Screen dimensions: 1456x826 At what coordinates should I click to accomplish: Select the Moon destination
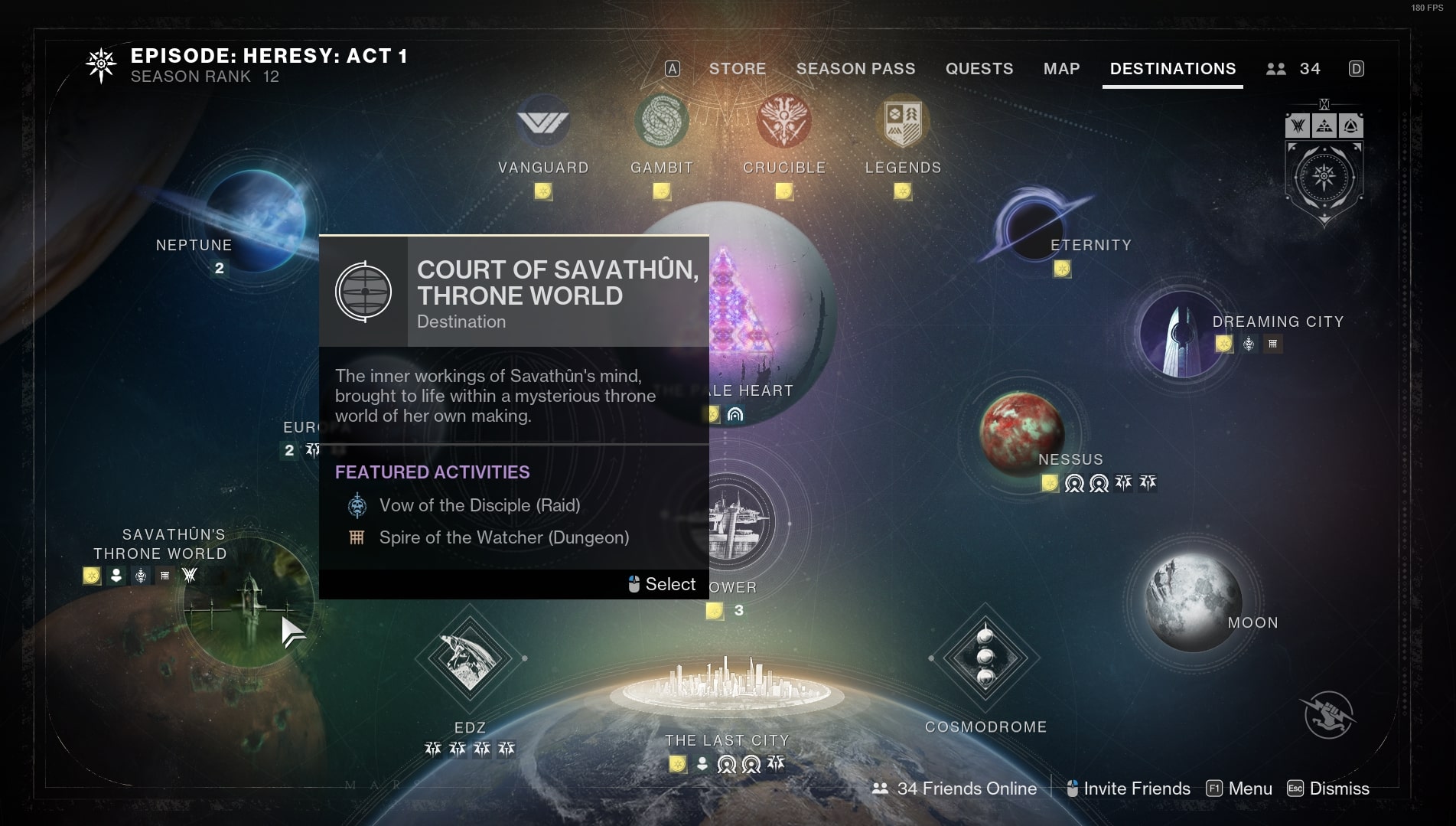1192,601
